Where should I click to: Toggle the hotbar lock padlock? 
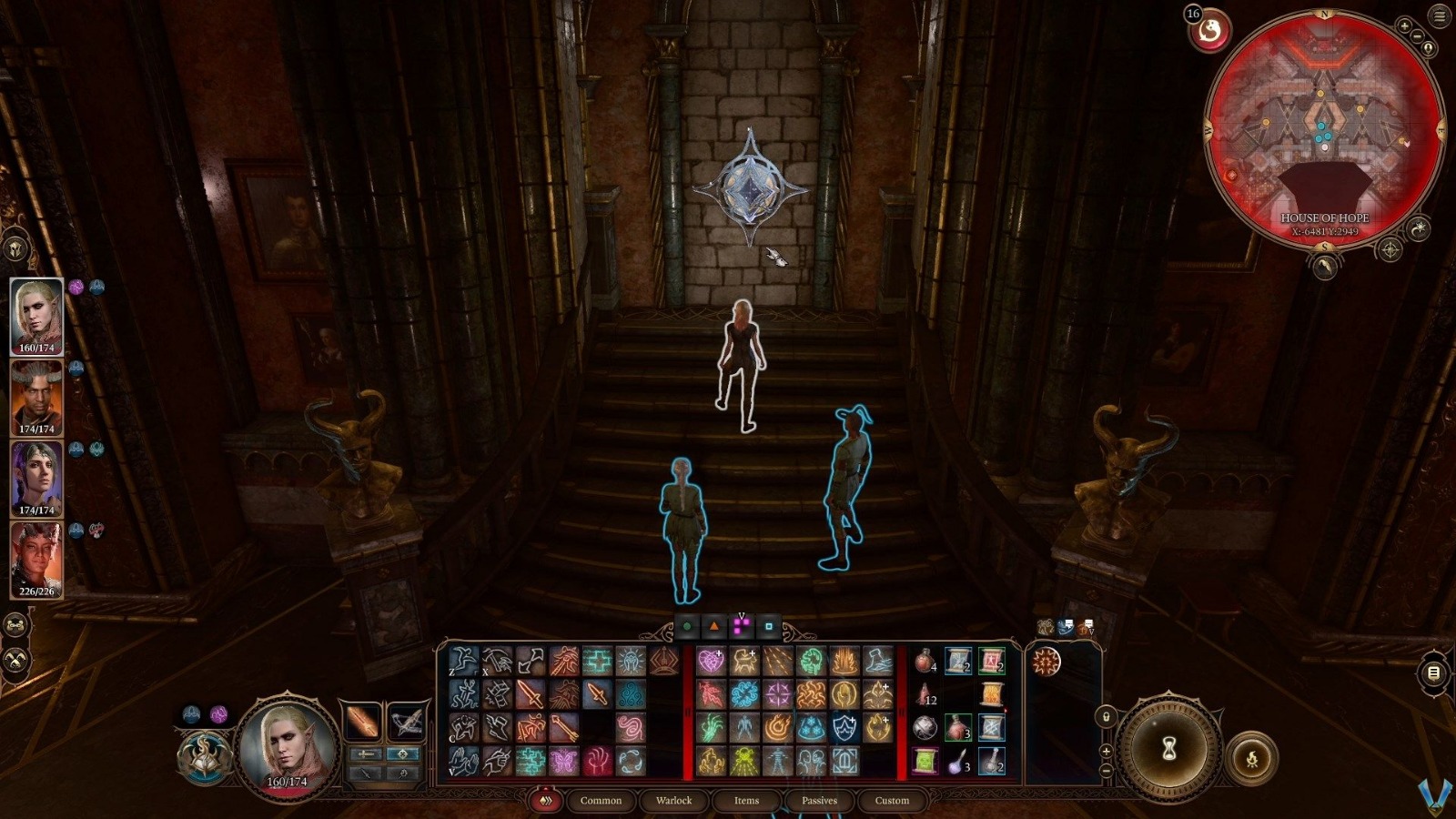1107,716
